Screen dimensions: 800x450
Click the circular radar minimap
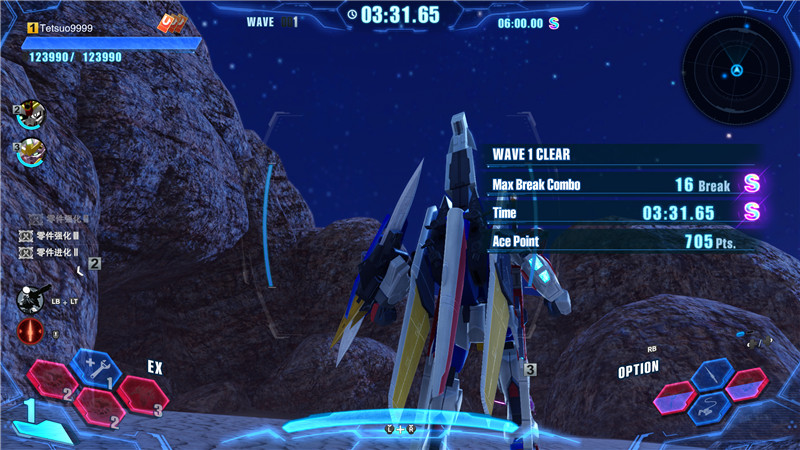coord(736,71)
